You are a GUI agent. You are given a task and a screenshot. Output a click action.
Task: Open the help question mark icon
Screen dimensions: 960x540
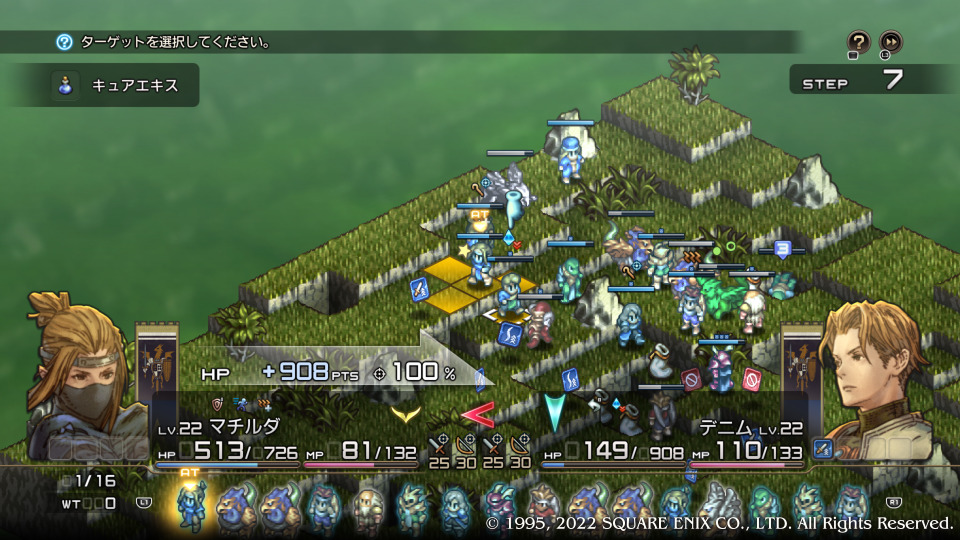click(858, 42)
